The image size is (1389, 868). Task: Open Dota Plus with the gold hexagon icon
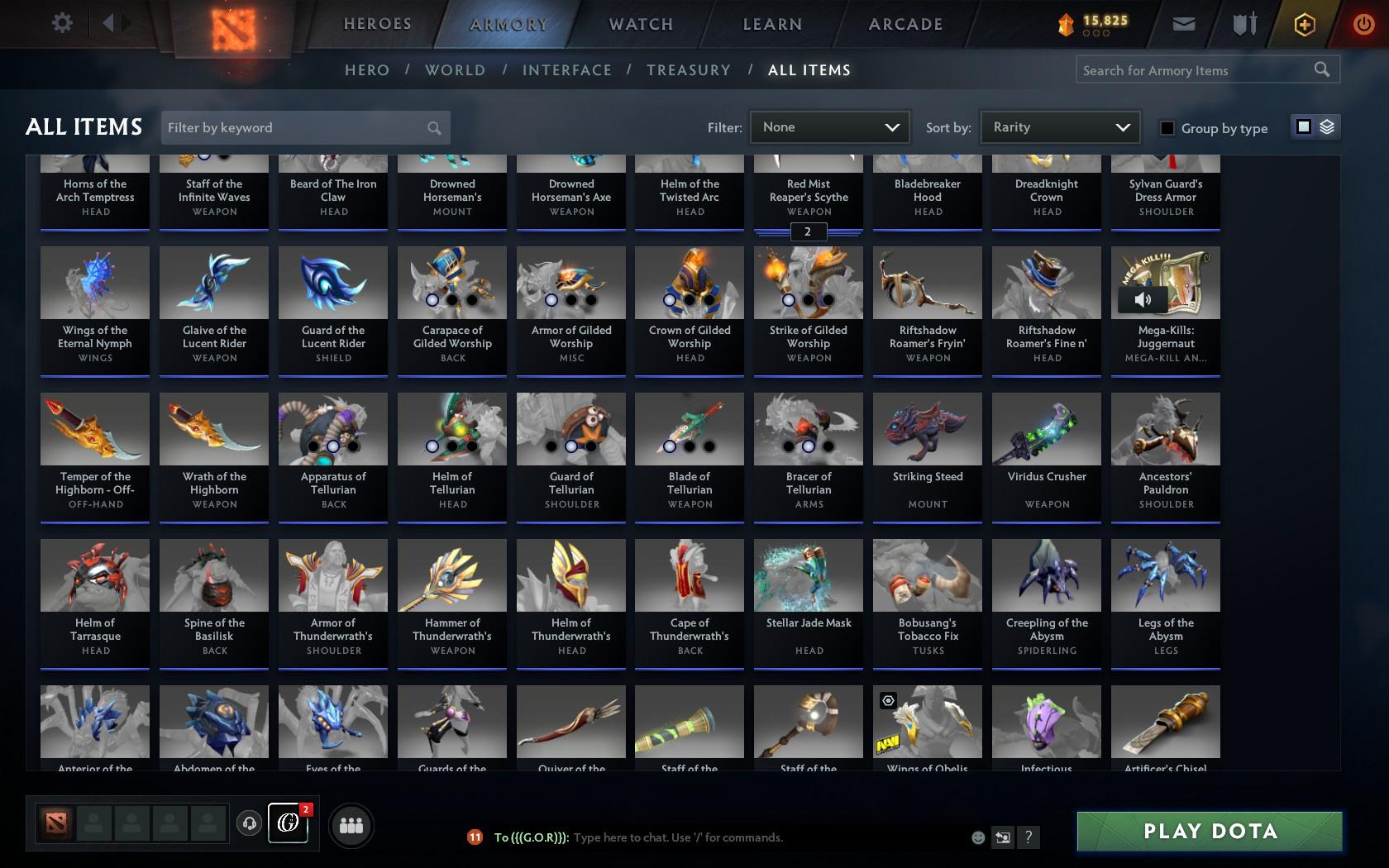click(x=1304, y=24)
